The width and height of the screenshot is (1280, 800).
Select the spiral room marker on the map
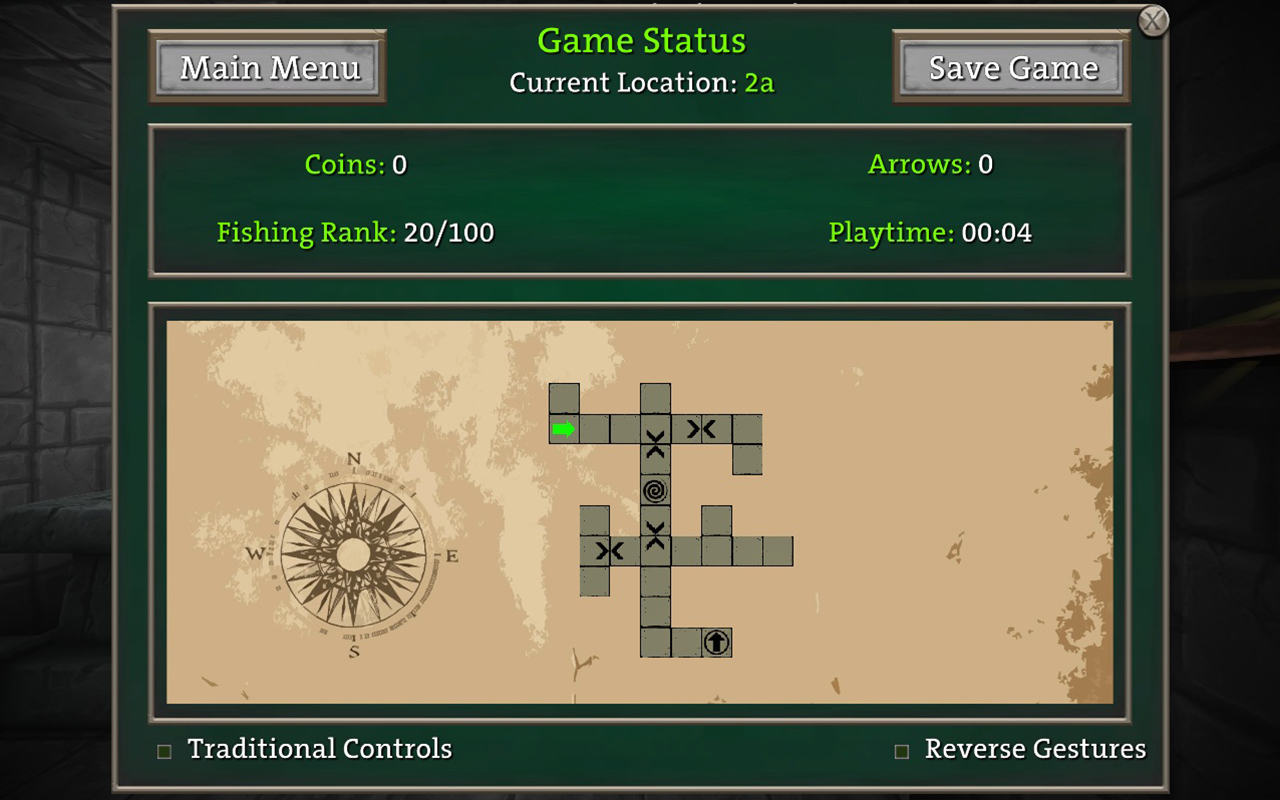(655, 490)
